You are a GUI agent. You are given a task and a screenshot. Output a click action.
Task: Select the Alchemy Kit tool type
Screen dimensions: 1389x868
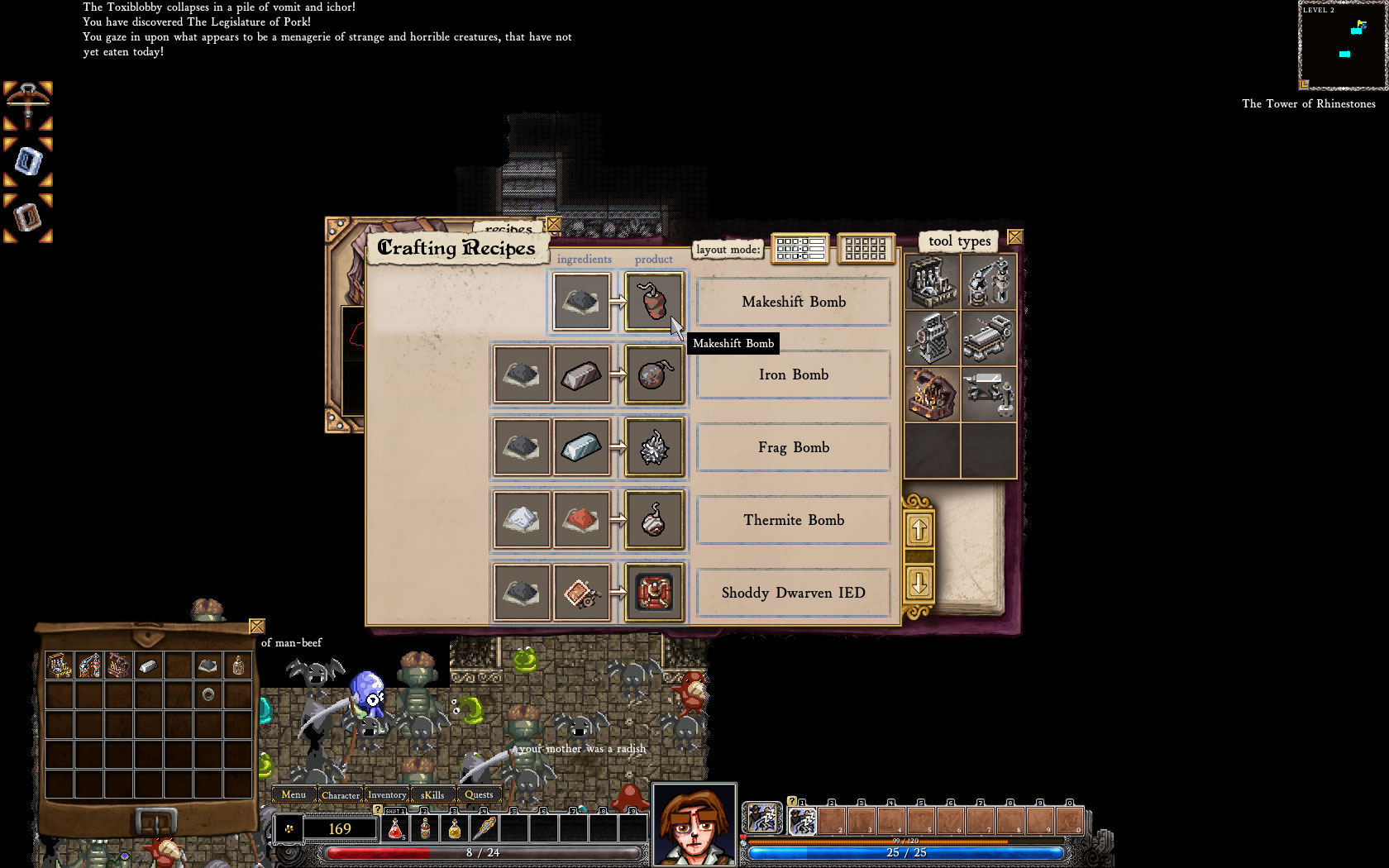tap(932, 281)
